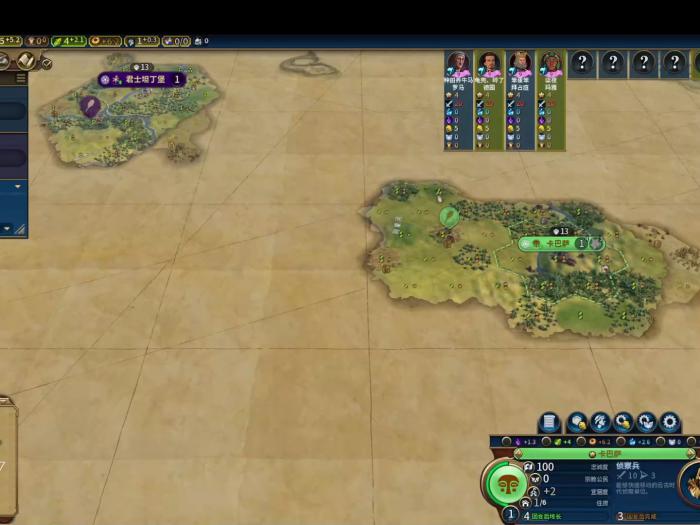Open the purchase with faith icon
This screenshot has width=700, height=525.
(646, 422)
